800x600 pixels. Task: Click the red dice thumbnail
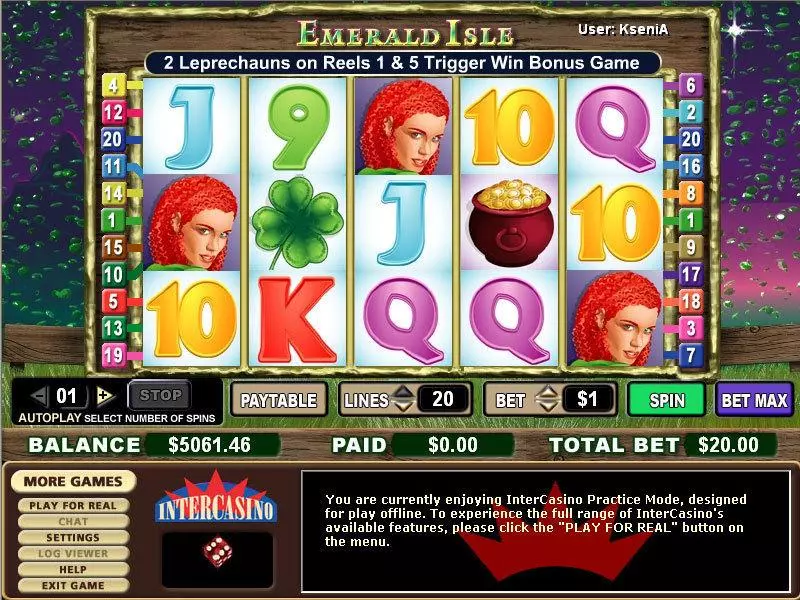click(x=216, y=550)
